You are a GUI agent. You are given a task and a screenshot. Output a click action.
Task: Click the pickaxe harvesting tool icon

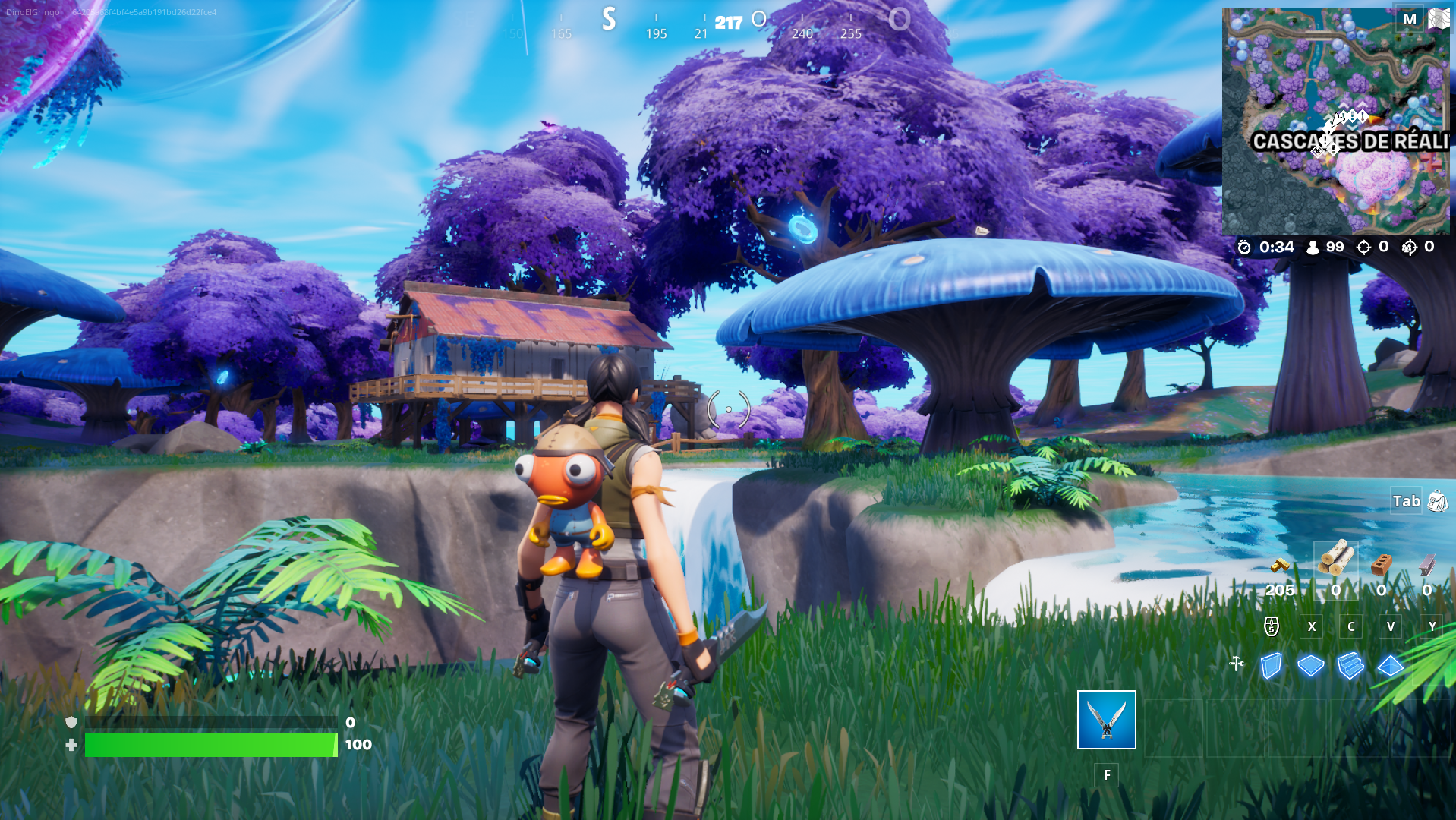1237,664
